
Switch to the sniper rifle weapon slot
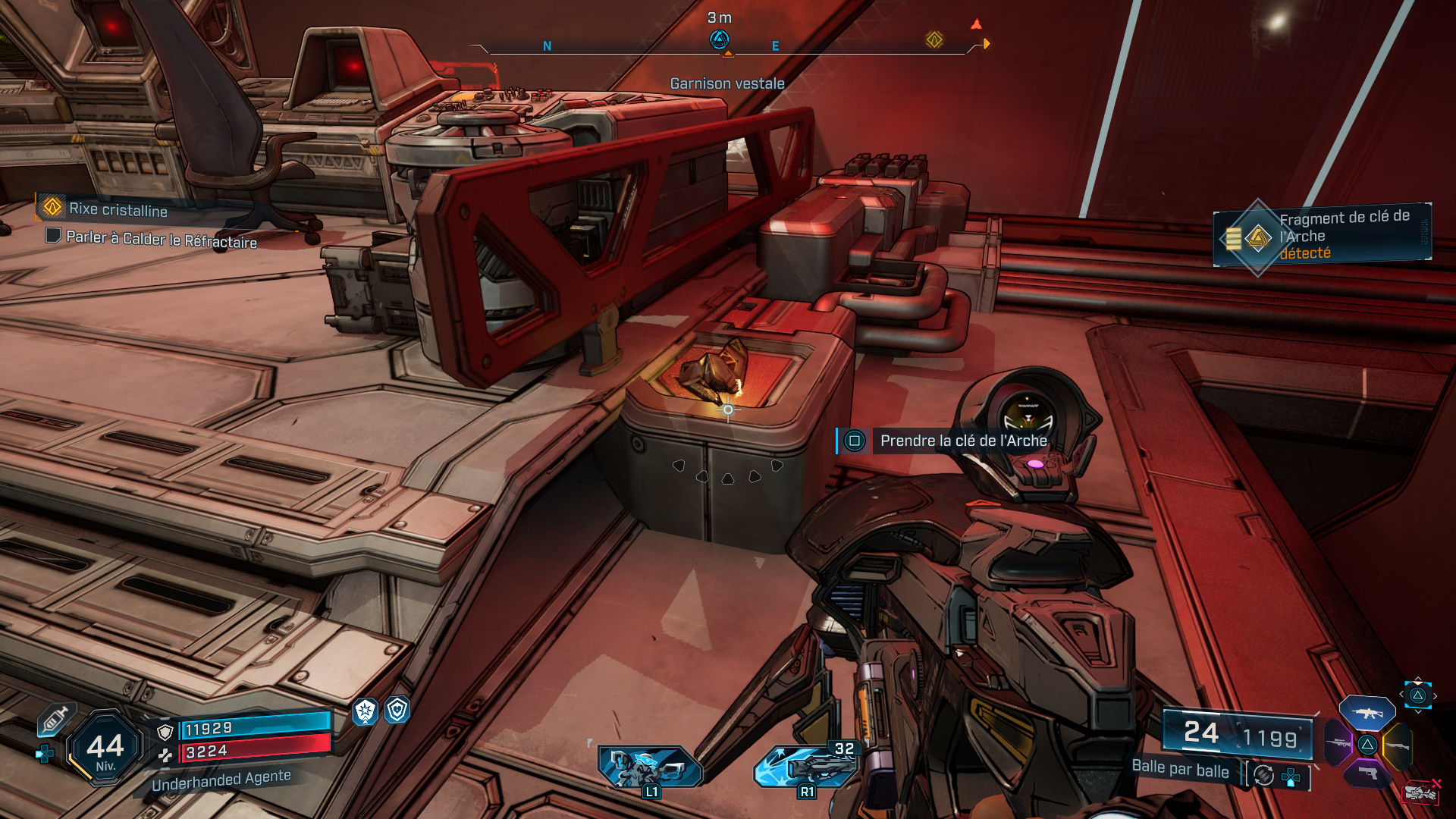[x=1338, y=743]
